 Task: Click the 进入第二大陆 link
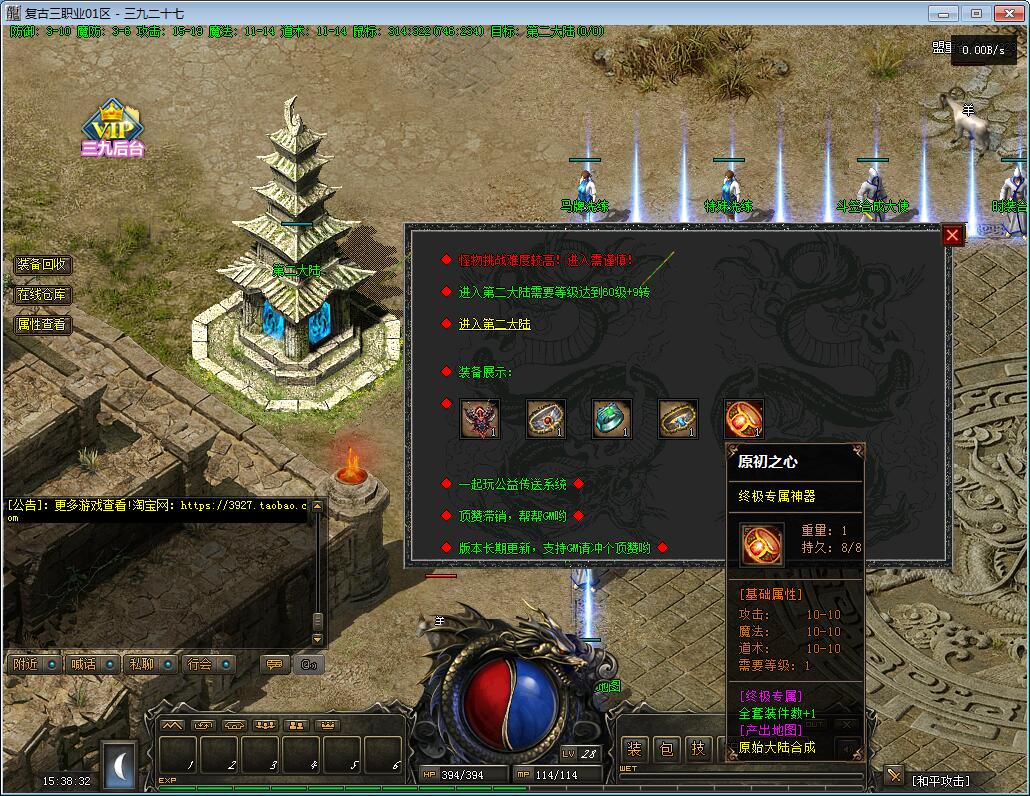(x=494, y=324)
